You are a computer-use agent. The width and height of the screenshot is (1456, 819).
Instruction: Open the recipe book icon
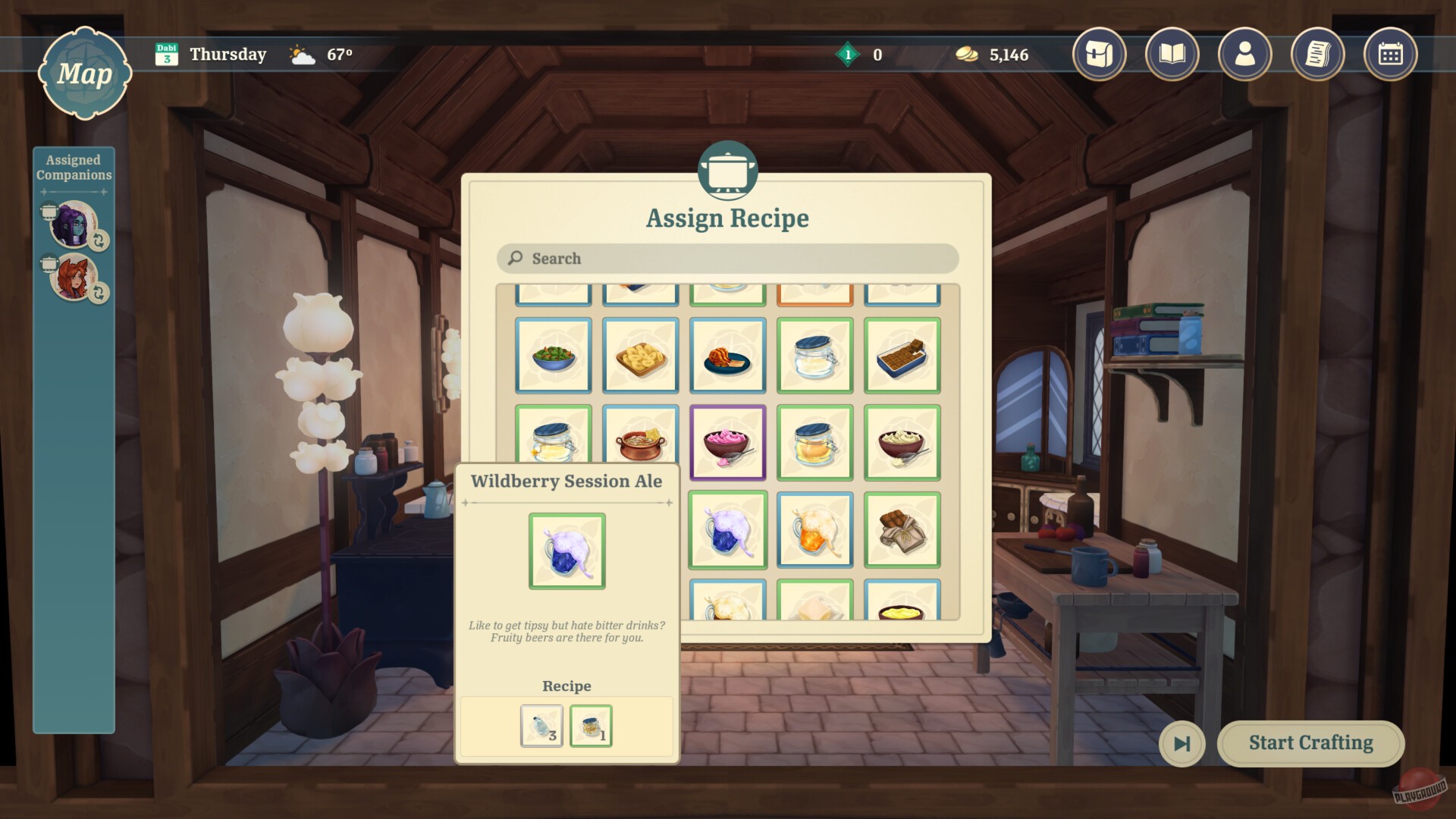[1172, 54]
